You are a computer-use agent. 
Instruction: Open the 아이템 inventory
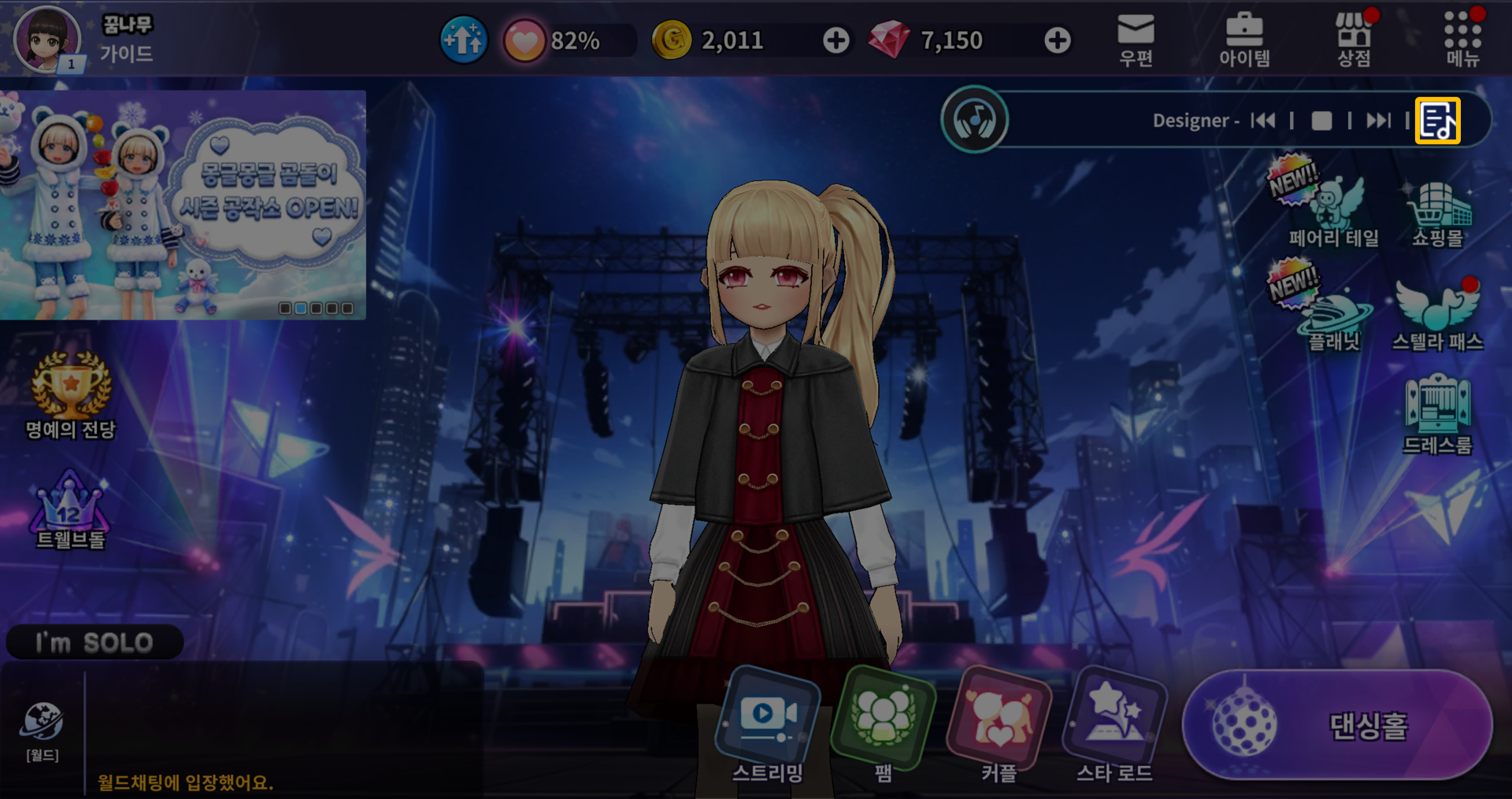click(x=1244, y=39)
